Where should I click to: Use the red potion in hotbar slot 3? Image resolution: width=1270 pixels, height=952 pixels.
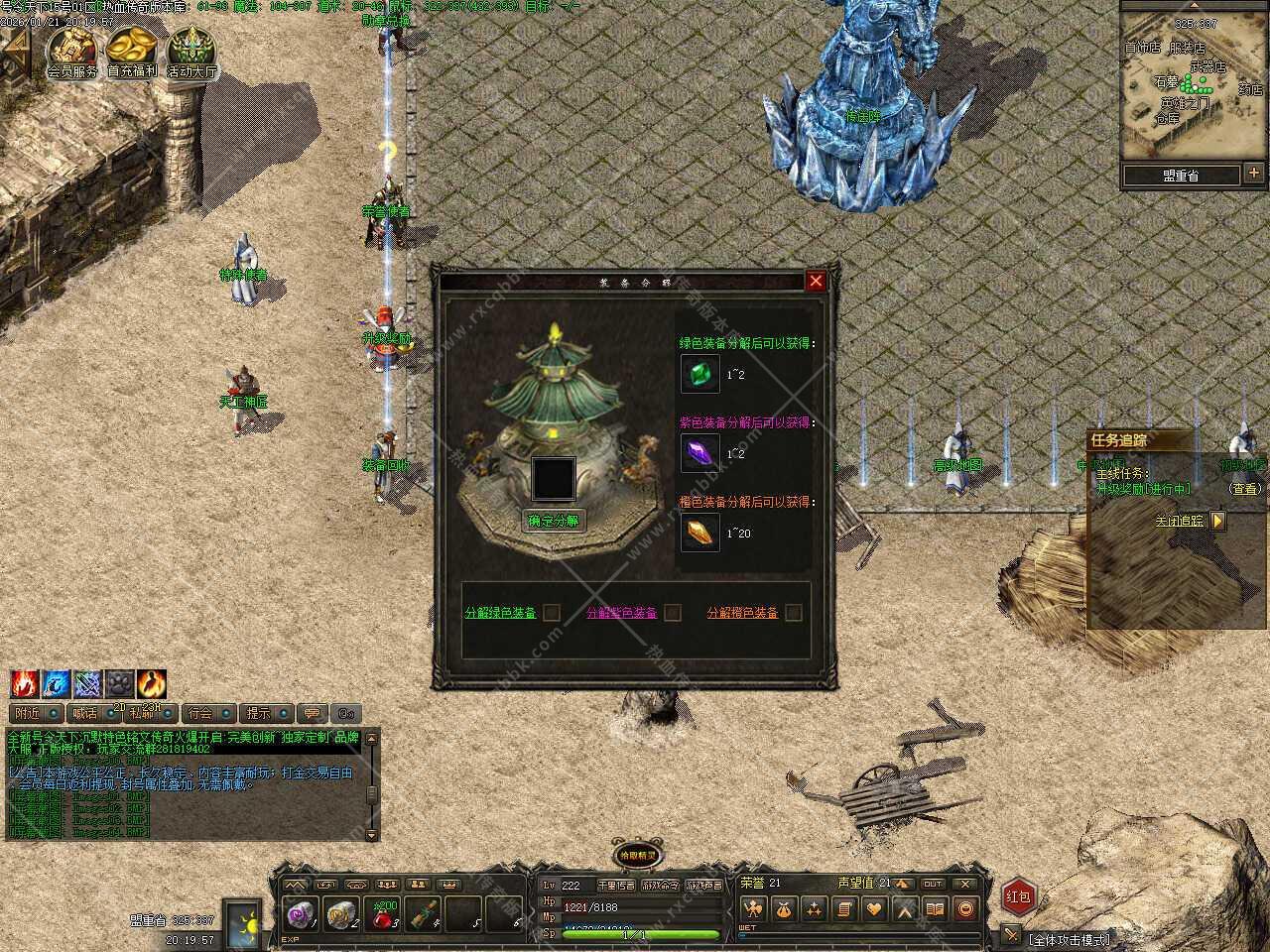tap(385, 915)
